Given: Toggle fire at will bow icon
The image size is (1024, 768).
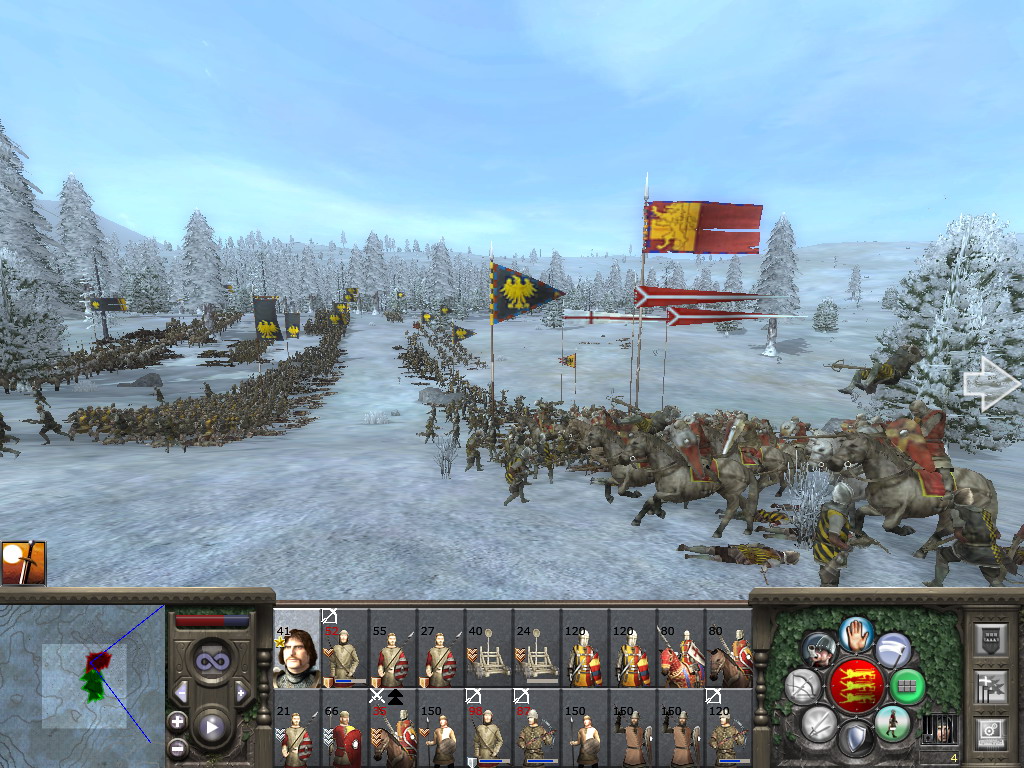Looking at the screenshot, I should click(x=803, y=687).
